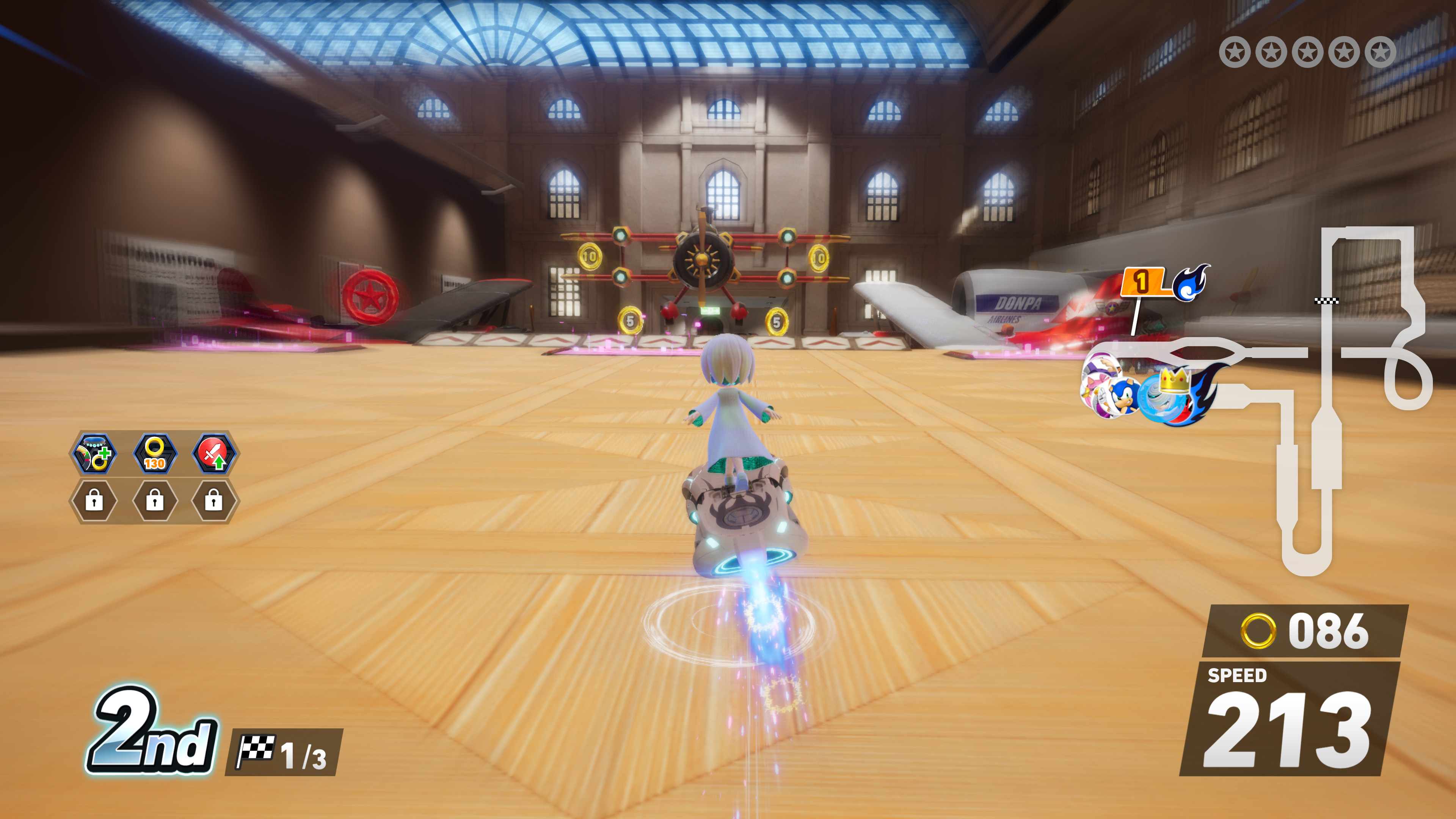The width and height of the screenshot is (1456, 819).
Task: Click the orange first-place flag marker
Action: point(1142,281)
